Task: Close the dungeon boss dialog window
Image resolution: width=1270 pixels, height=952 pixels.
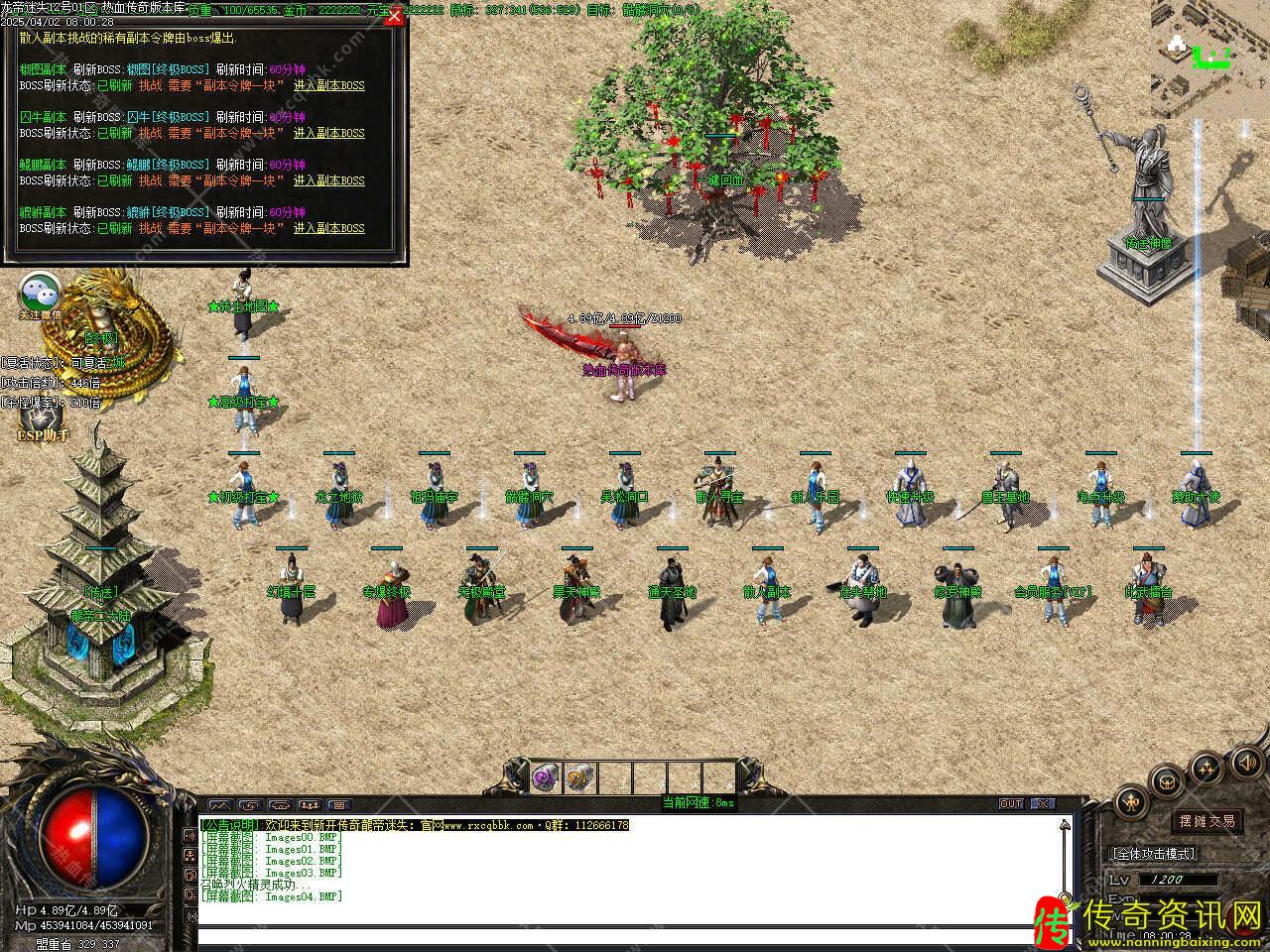Action: [395, 16]
